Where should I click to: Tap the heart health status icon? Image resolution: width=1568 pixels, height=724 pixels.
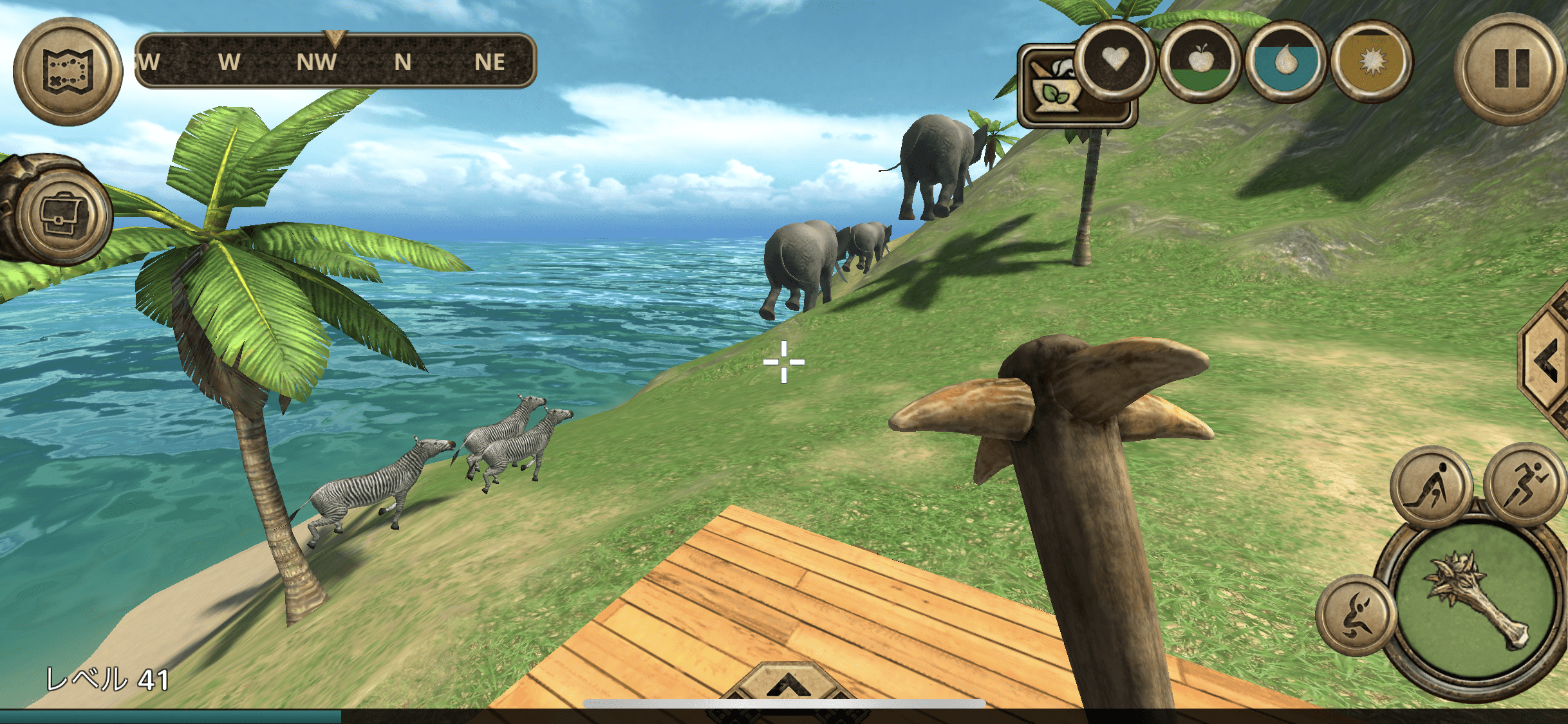pos(1114,60)
